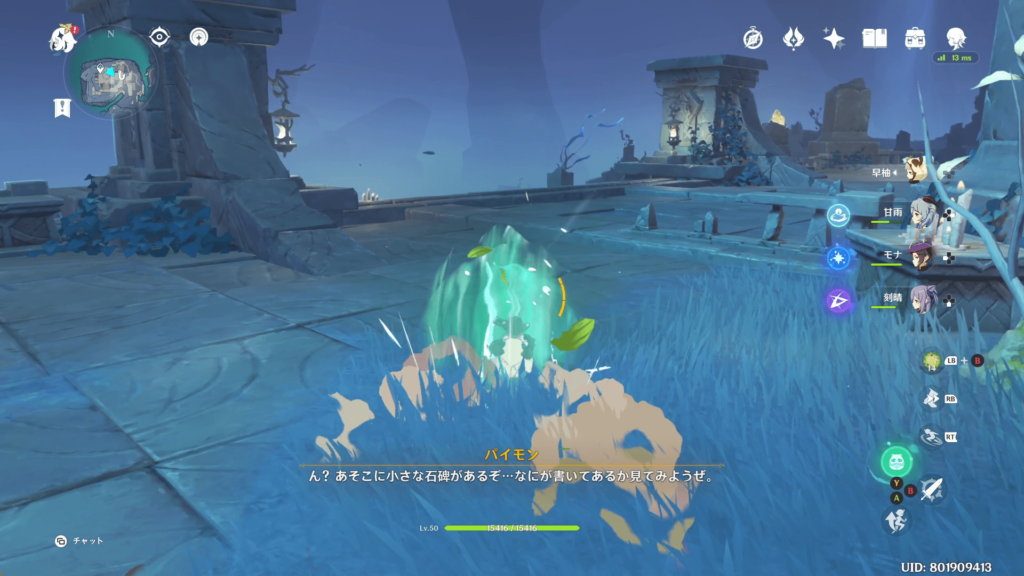Open the character profile head icon

pos(956,38)
